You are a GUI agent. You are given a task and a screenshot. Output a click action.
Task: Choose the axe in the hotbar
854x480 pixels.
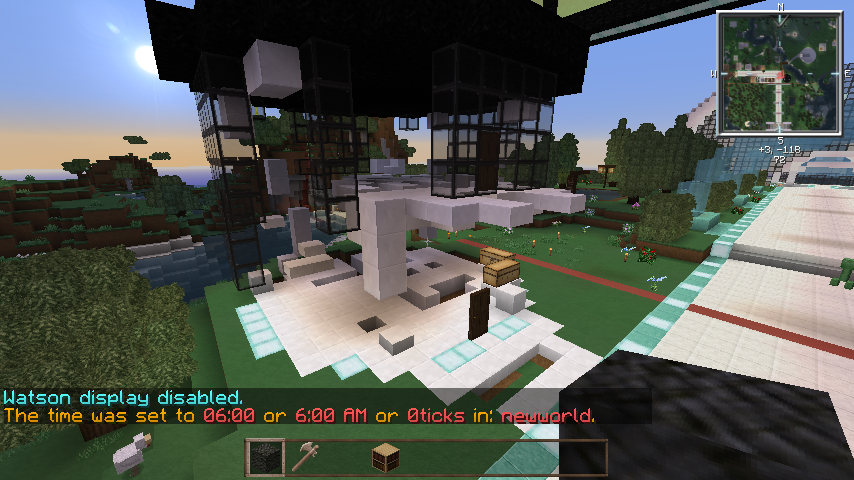[305, 458]
